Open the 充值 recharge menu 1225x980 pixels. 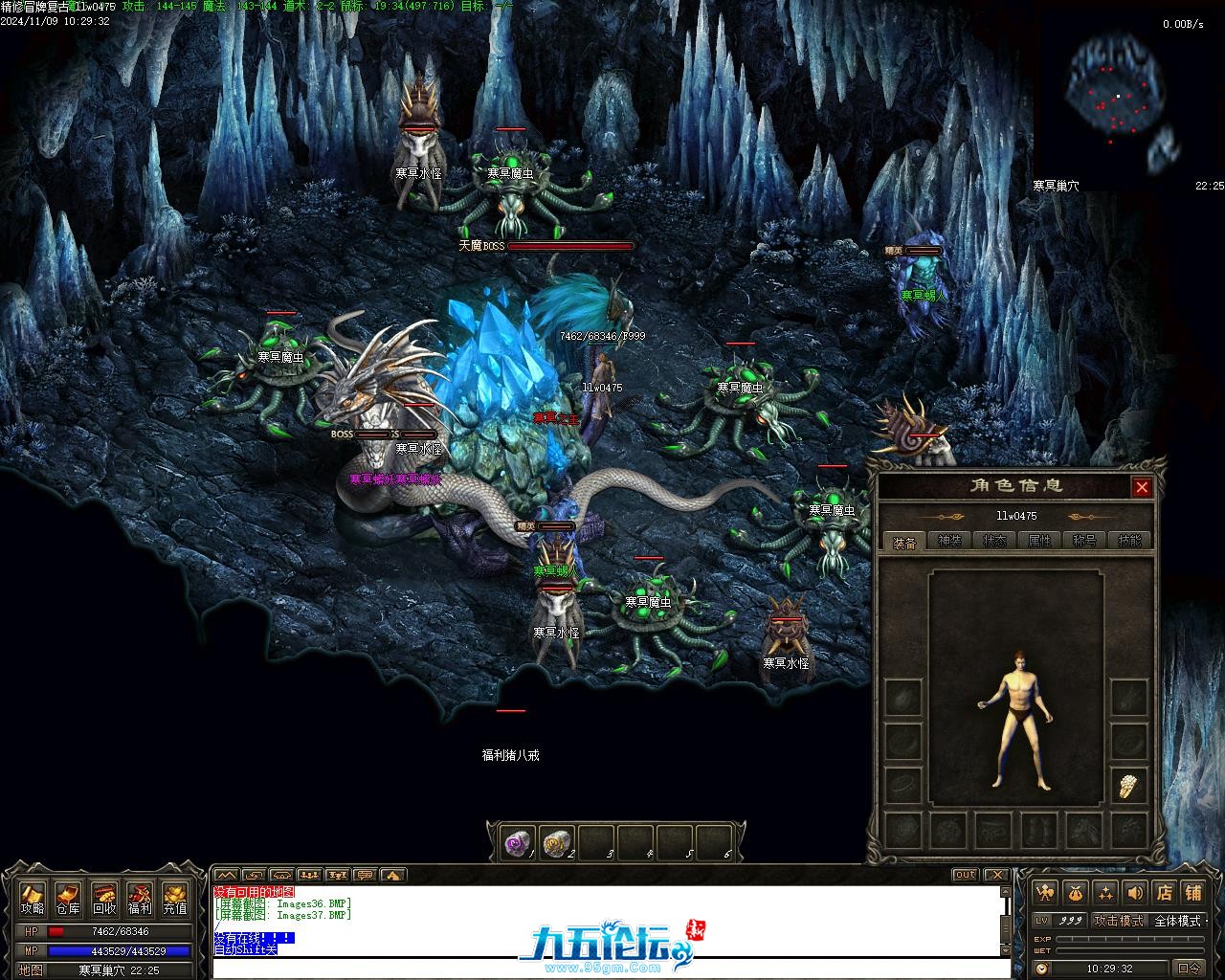174,898
